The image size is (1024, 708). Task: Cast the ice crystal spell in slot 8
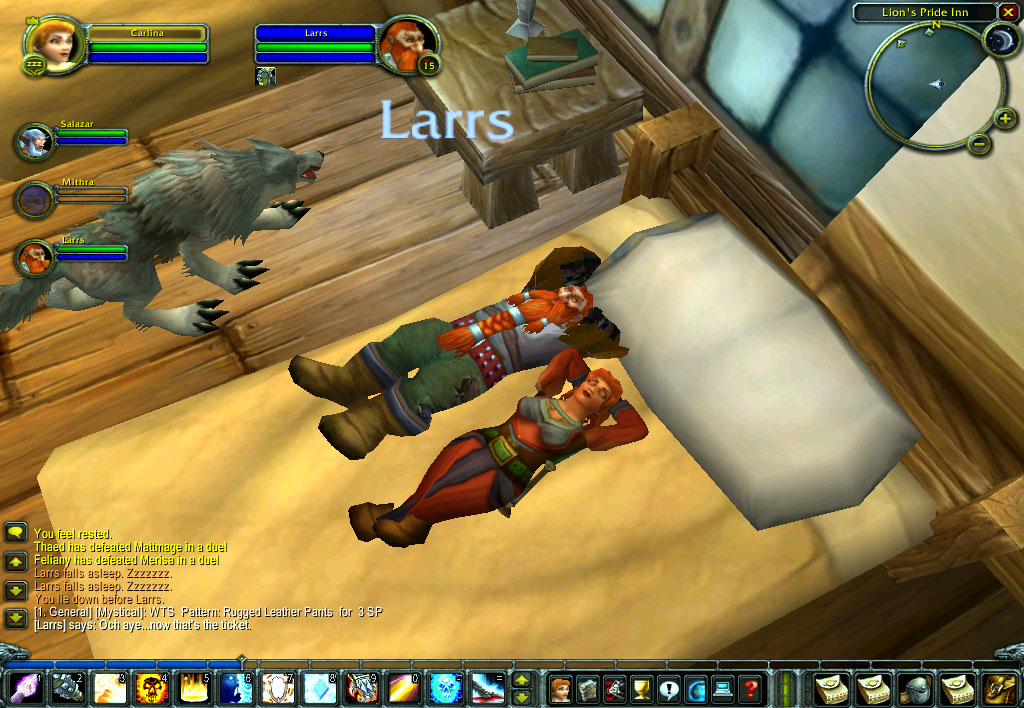point(320,689)
